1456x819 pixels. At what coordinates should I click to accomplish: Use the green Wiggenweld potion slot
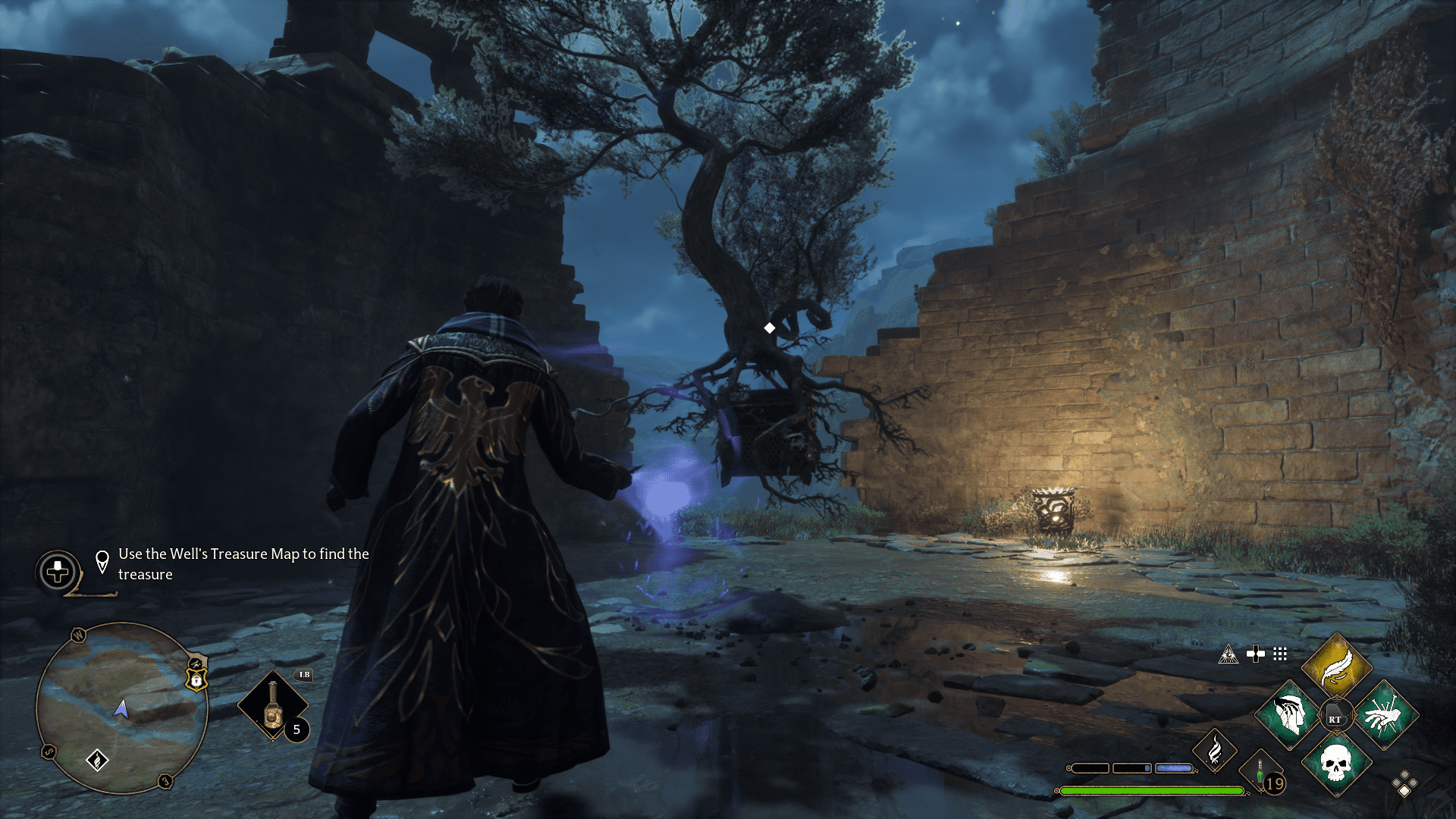click(x=1260, y=773)
